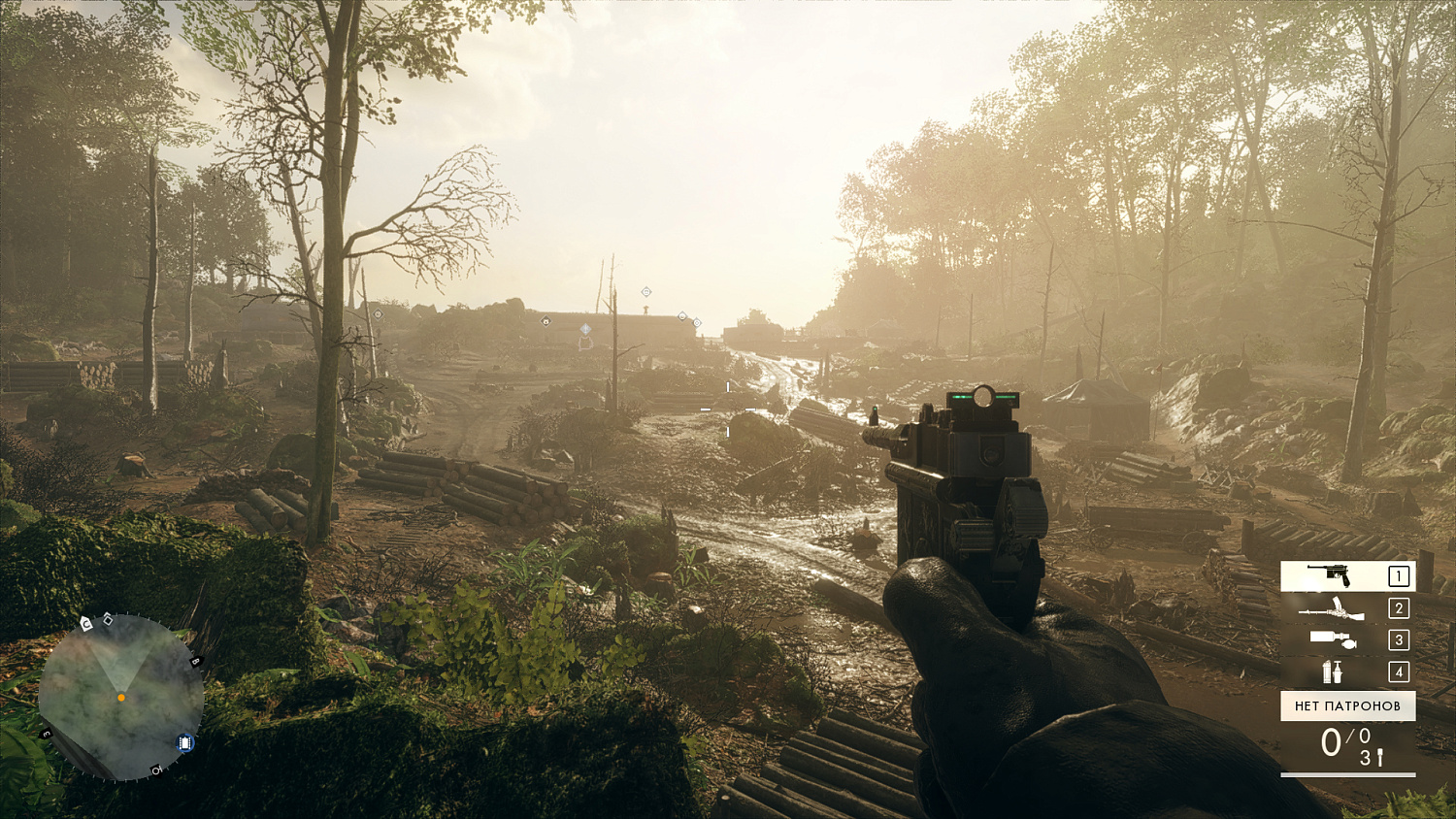
Task: Click the number 1 keybind box for the pistol
Action: [x=1398, y=575]
